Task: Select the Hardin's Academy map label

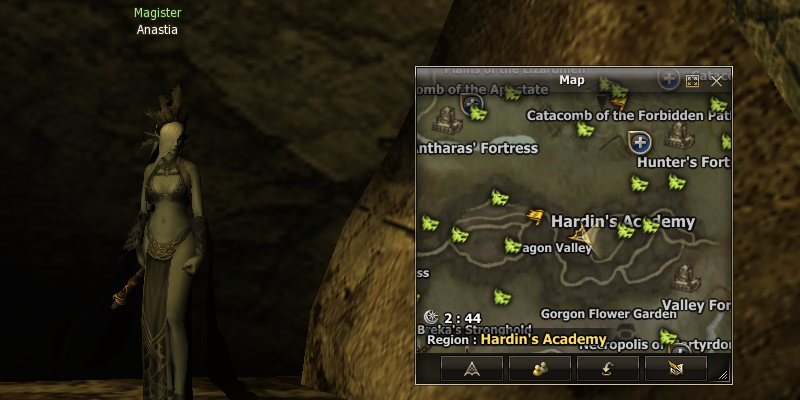Action: click(x=622, y=221)
